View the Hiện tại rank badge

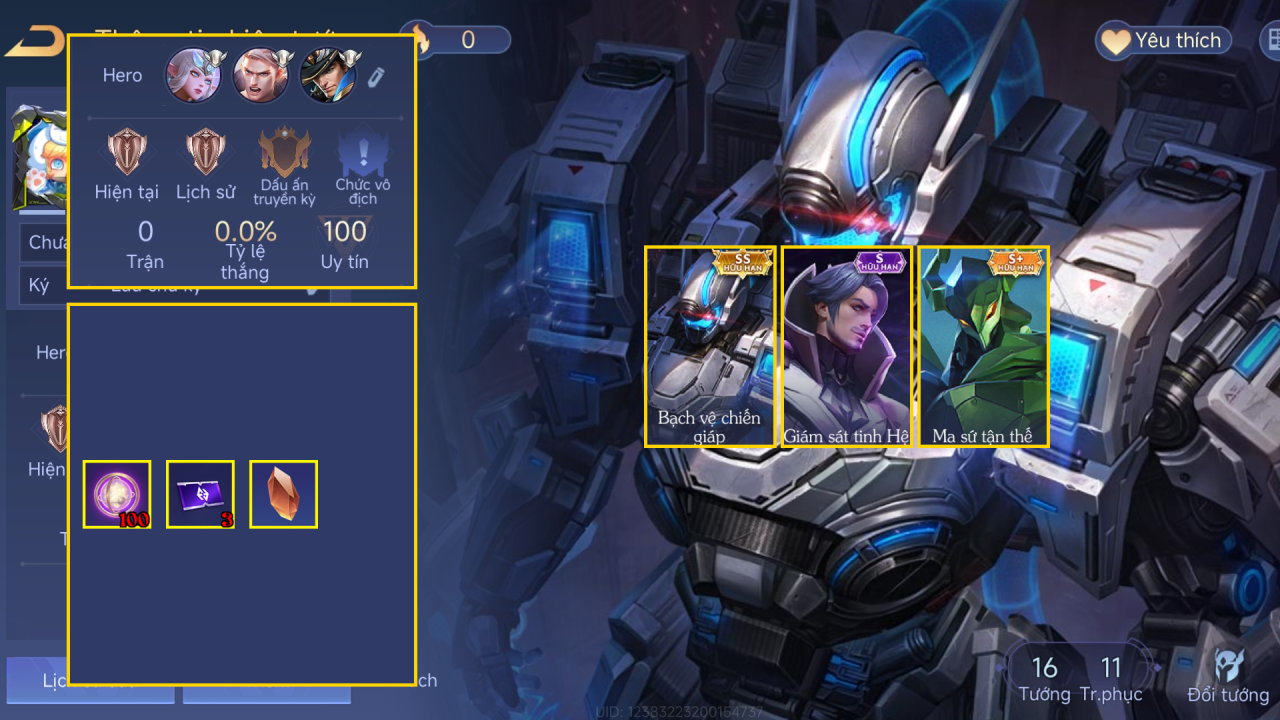[127, 153]
